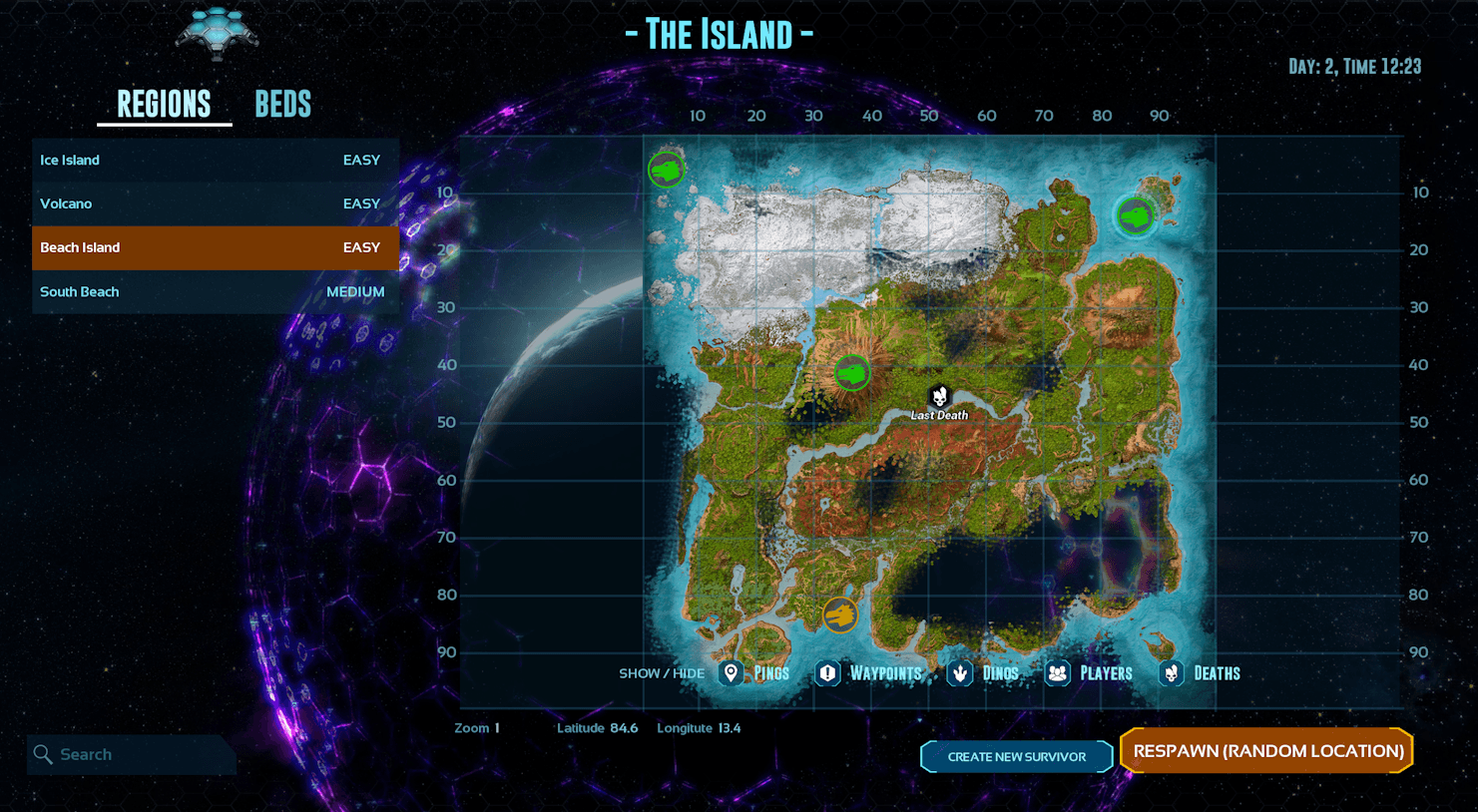
Task: Select the Ice Island region entry
Action: click(x=215, y=160)
